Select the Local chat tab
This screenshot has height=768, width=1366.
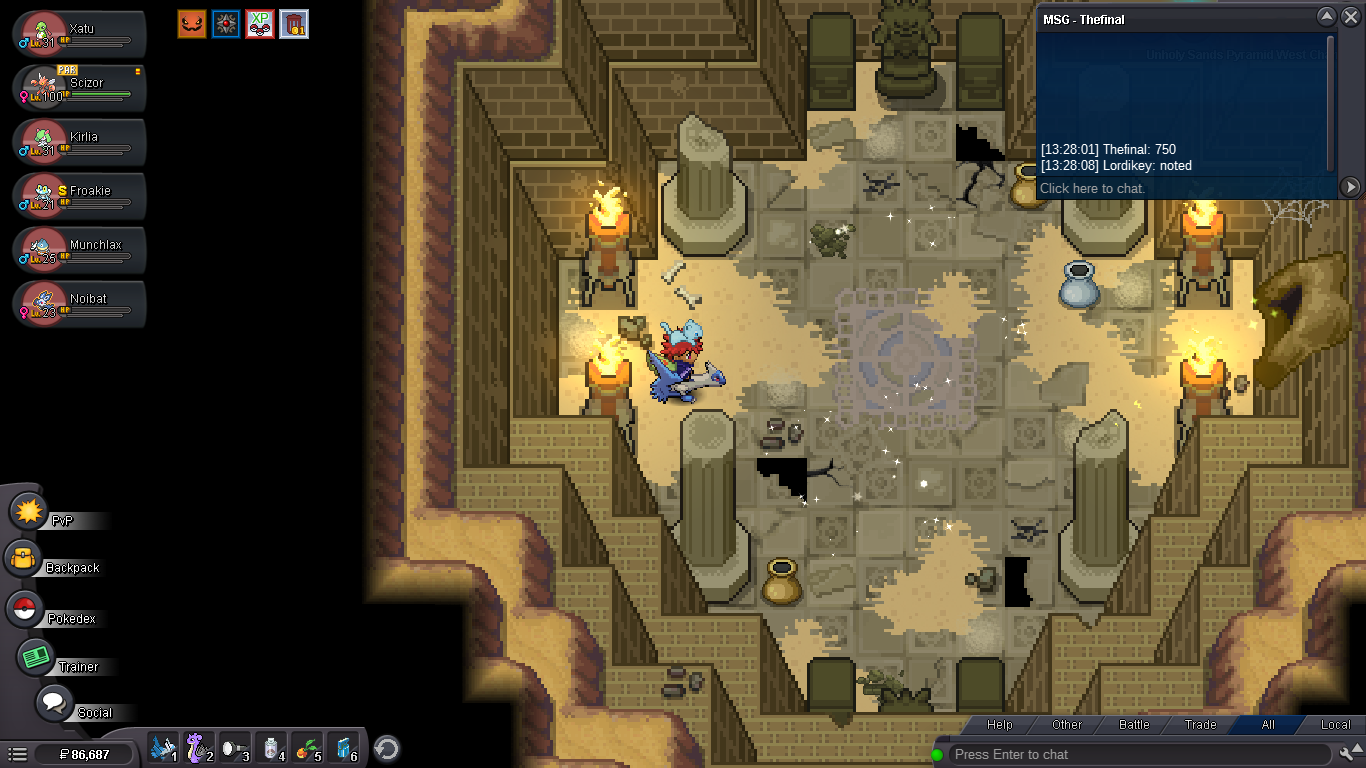(x=1335, y=725)
